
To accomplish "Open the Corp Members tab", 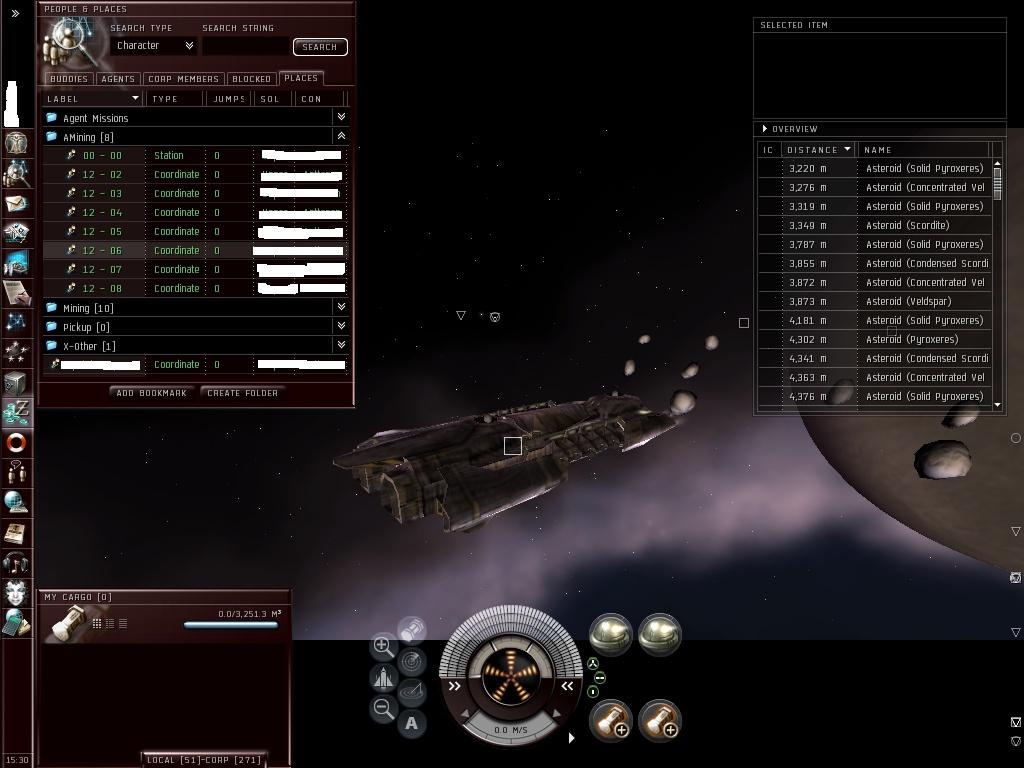I will [183, 78].
